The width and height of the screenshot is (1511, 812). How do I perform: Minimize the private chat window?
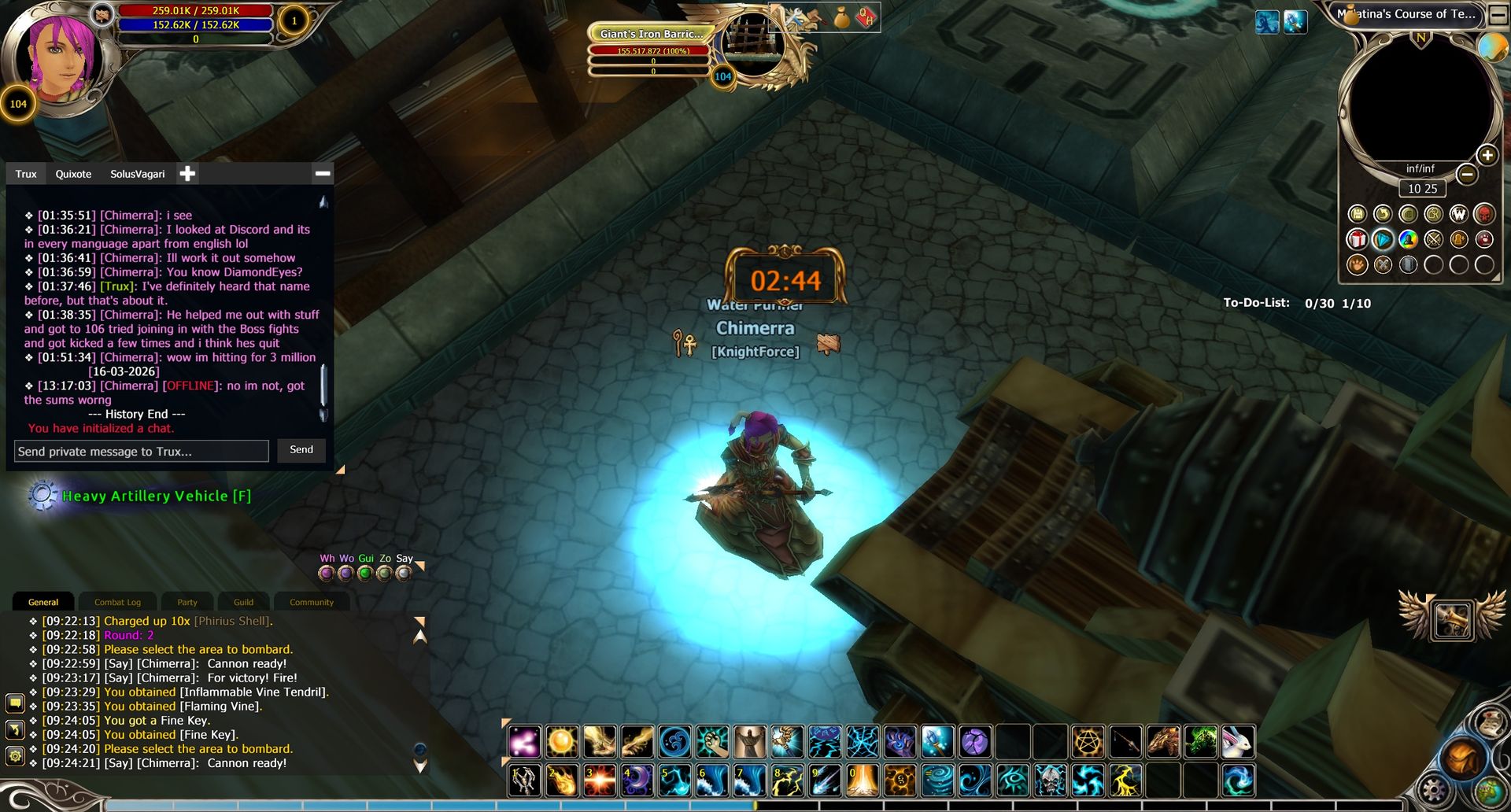pyautogui.click(x=323, y=173)
